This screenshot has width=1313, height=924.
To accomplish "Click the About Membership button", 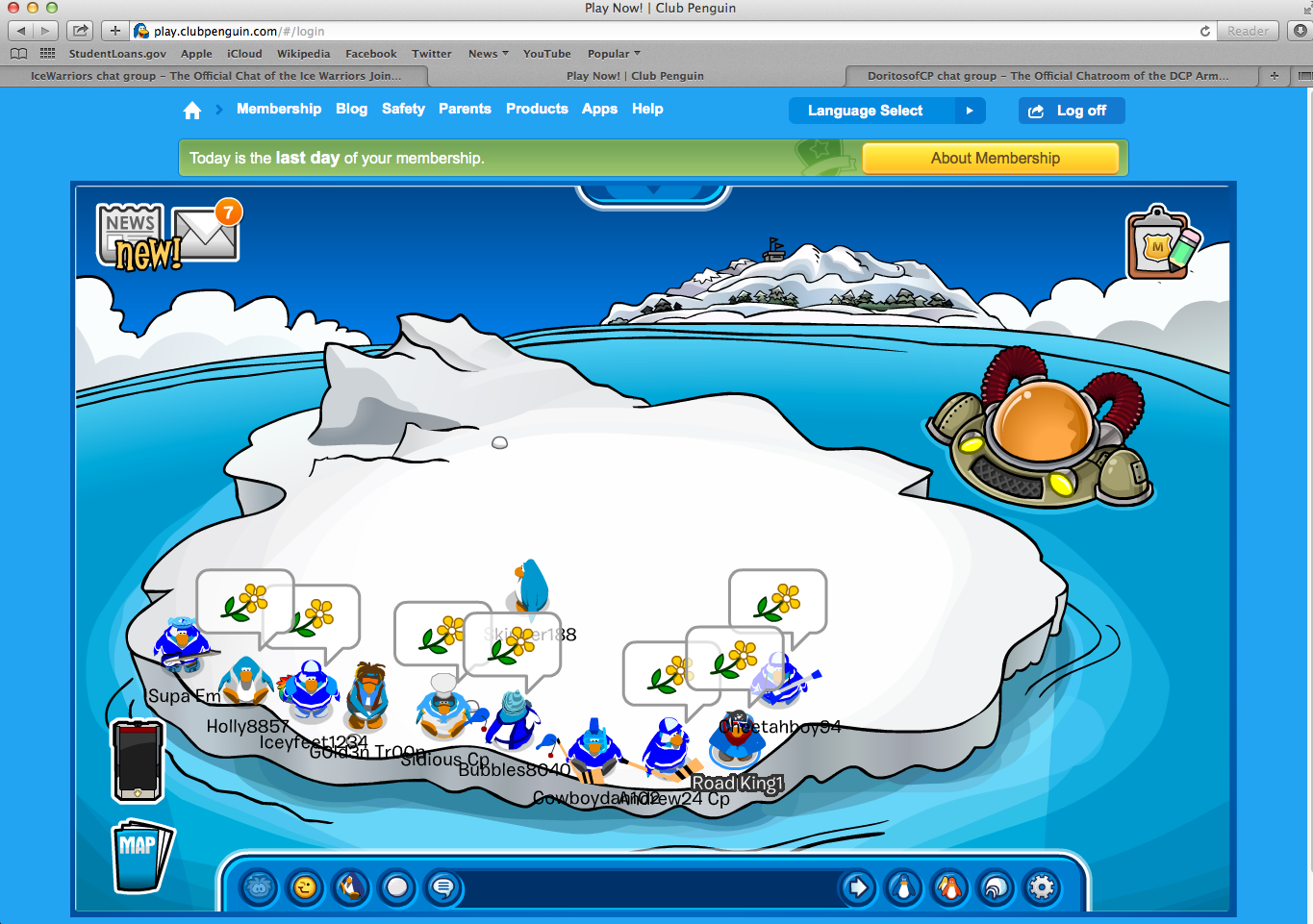I will (x=995, y=159).
